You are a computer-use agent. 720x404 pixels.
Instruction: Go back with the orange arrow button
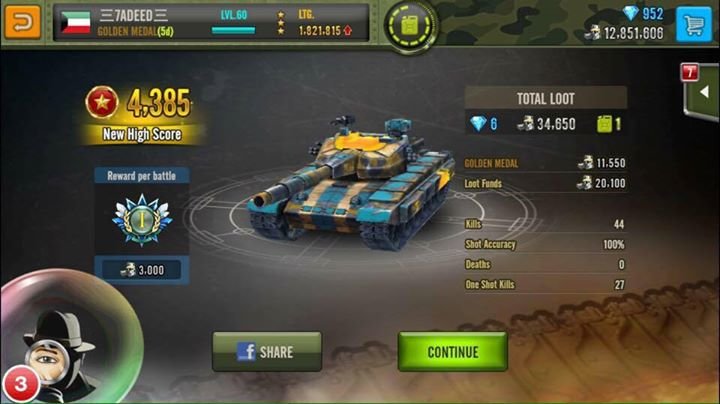(x=22, y=21)
